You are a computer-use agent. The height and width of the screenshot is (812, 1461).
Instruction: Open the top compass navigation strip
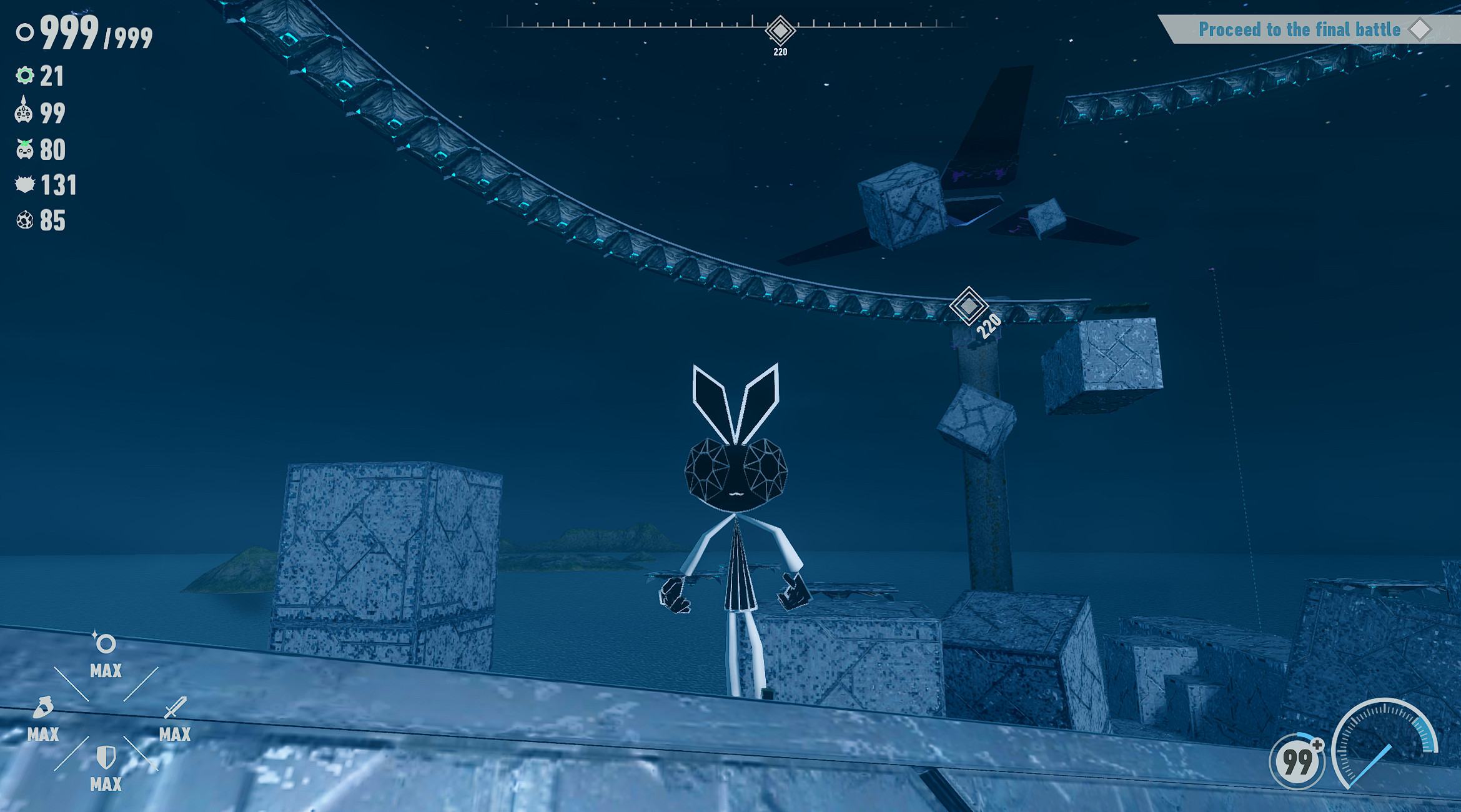pyautogui.click(x=725, y=26)
